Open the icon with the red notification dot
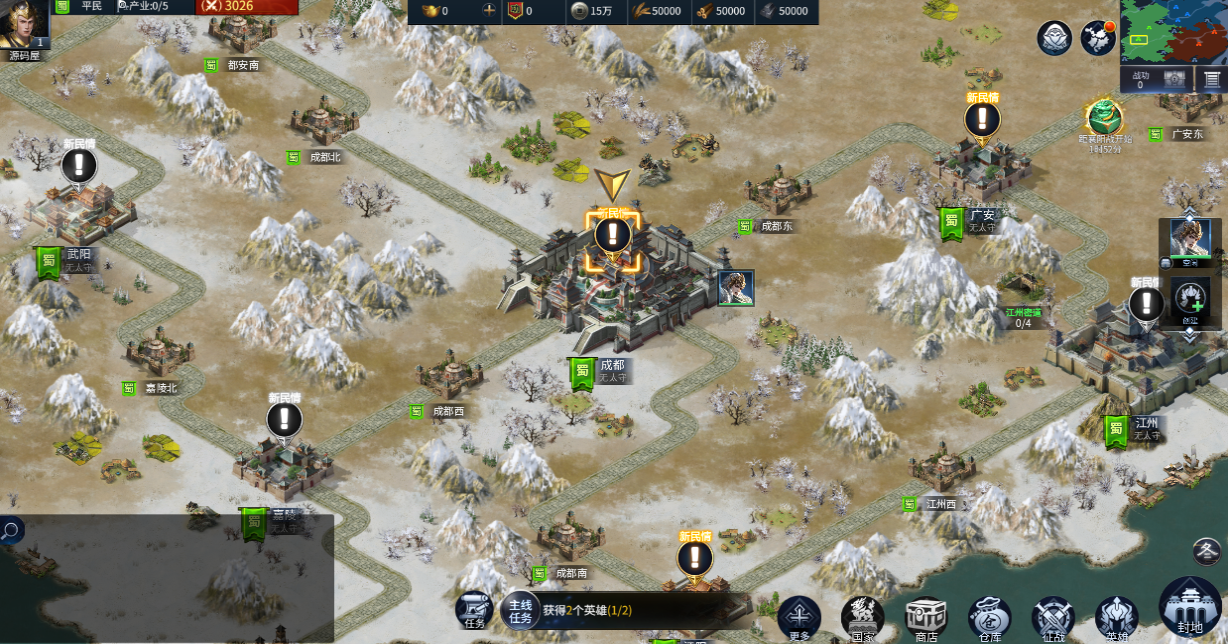The height and width of the screenshot is (644, 1228). [1098, 38]
